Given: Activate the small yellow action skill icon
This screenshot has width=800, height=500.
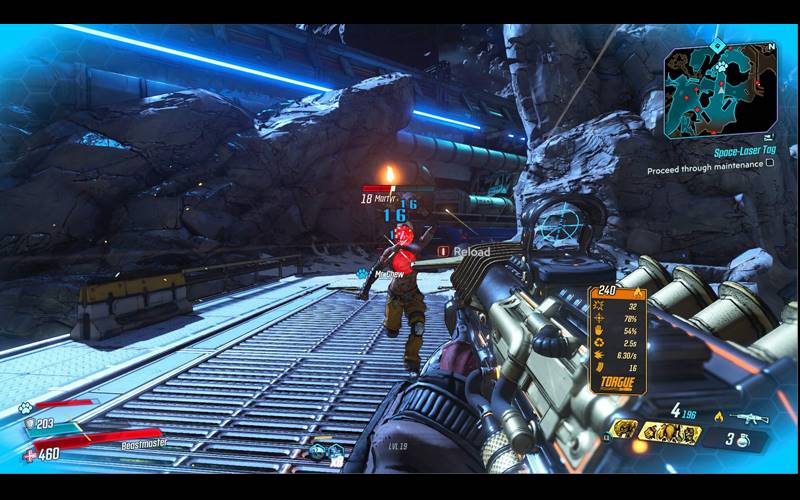Looking at the screenshot, I should click(x=622, y=429).
